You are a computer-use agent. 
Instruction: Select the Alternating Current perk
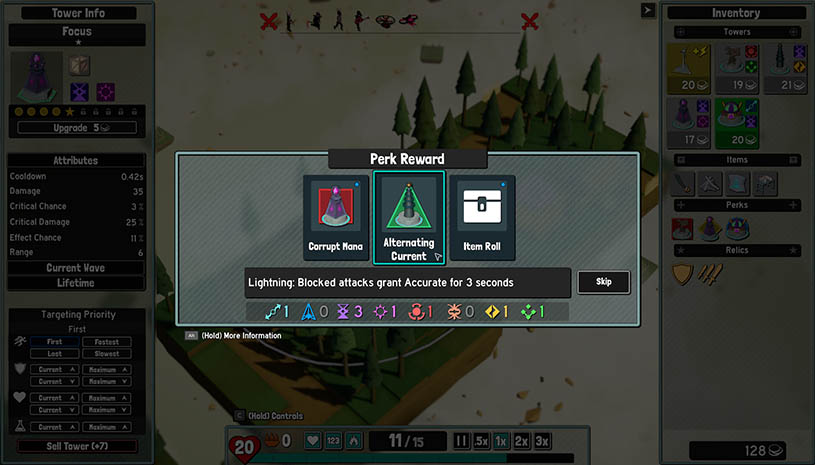(x=409, y=217)
